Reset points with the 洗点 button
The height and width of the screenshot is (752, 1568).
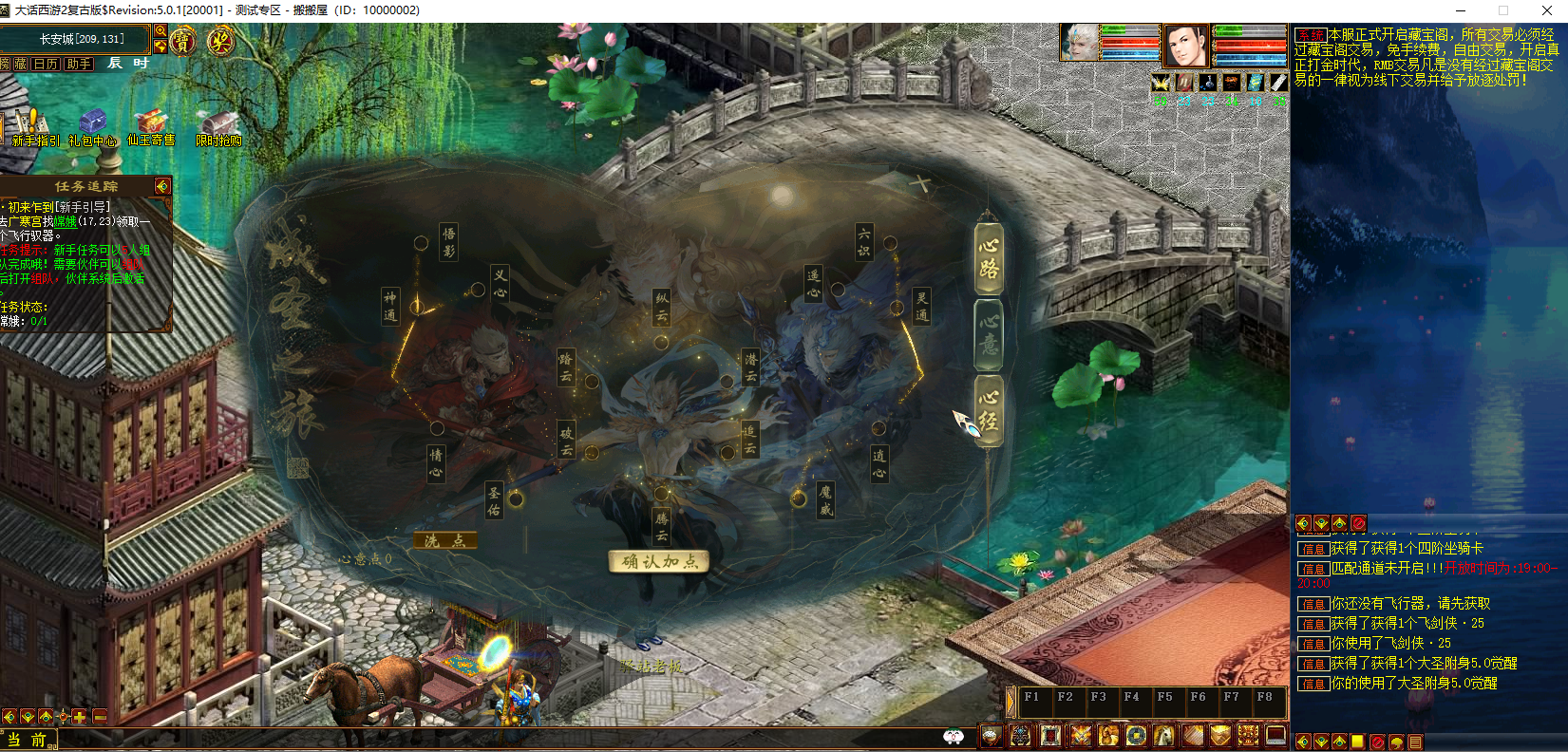(x=444, y=540)
